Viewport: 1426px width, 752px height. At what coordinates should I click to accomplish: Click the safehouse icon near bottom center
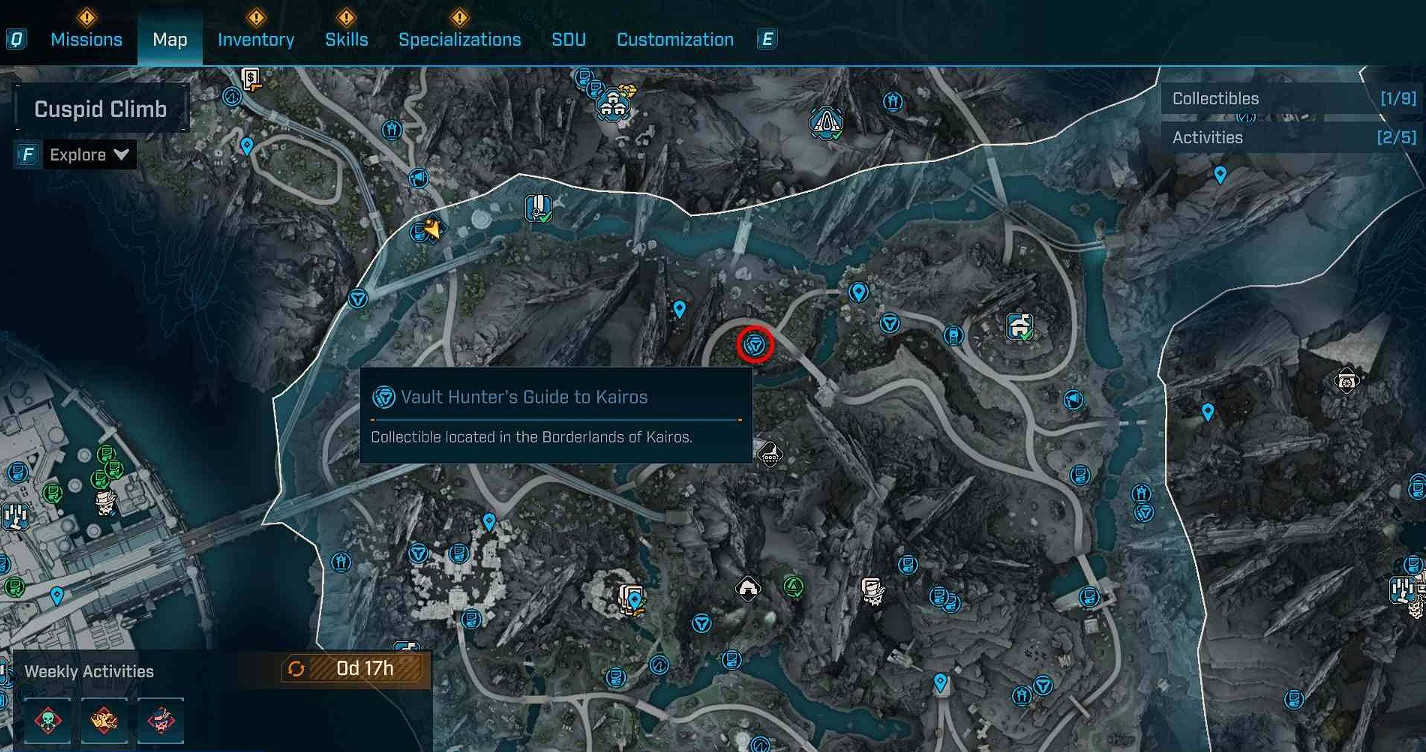(747, 588)
